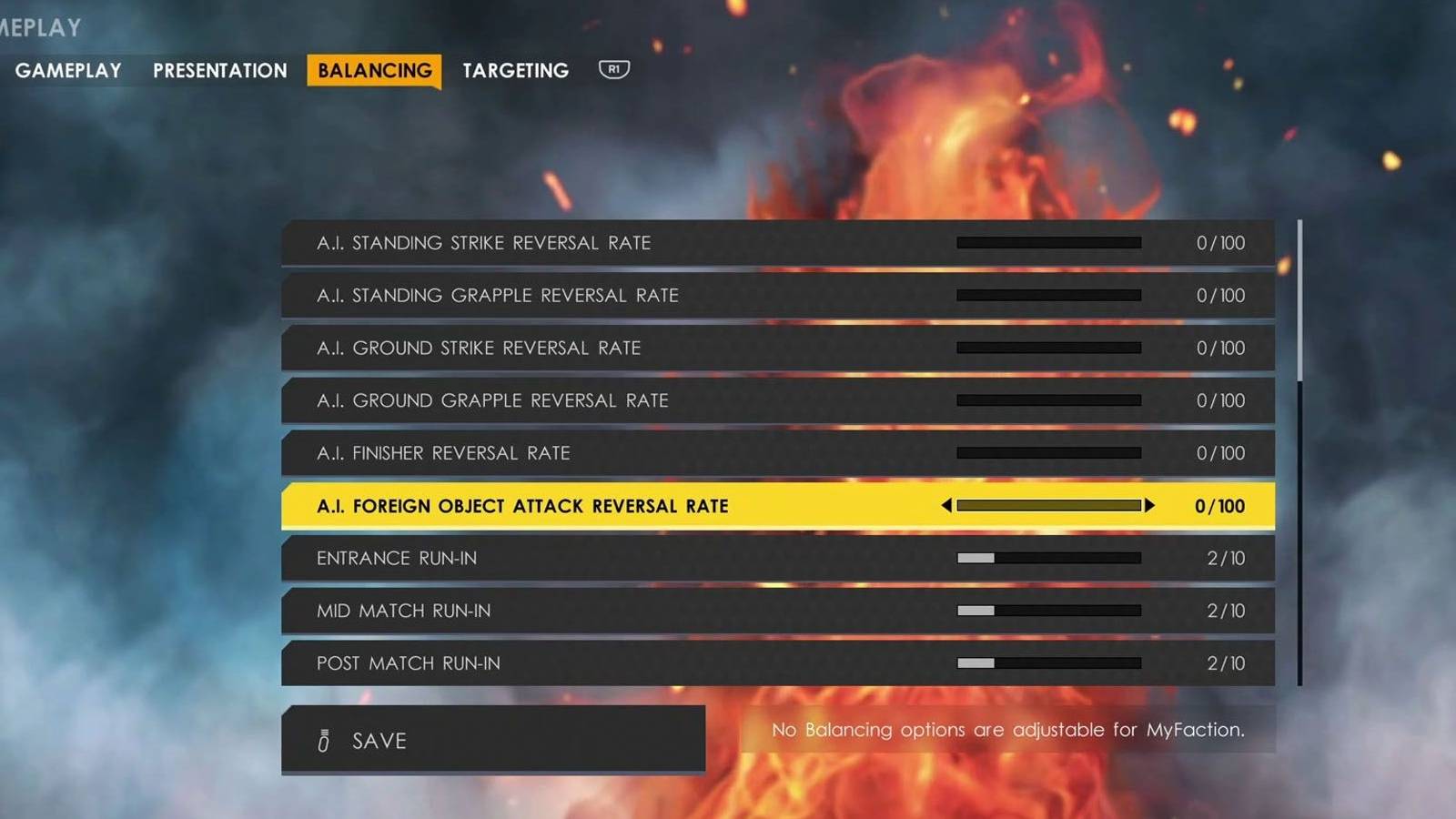This screenshot has width=1456, height=819.
Task: Select the BALANCING tab
Action: [x=374, y=70]
